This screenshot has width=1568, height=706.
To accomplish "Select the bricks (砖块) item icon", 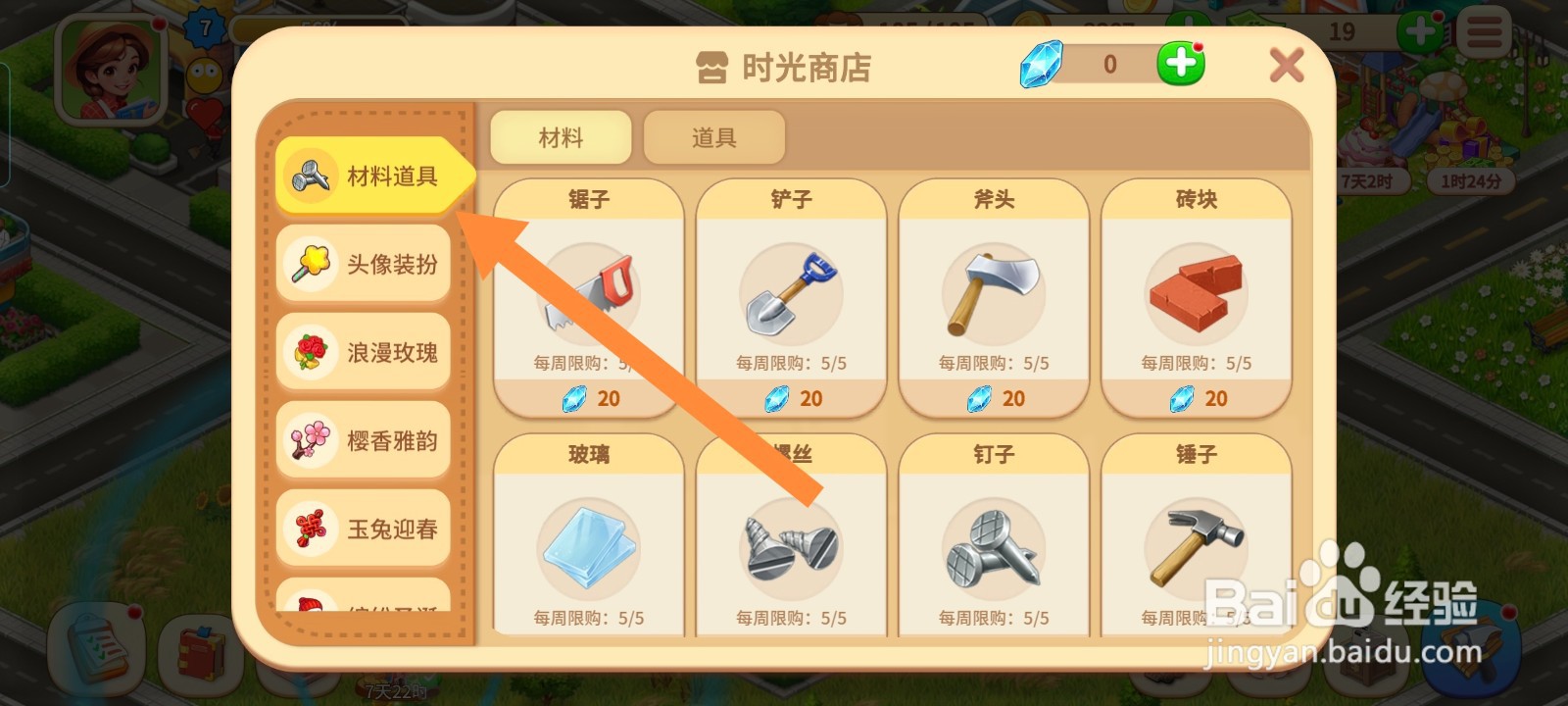I will click(1195, 291).
